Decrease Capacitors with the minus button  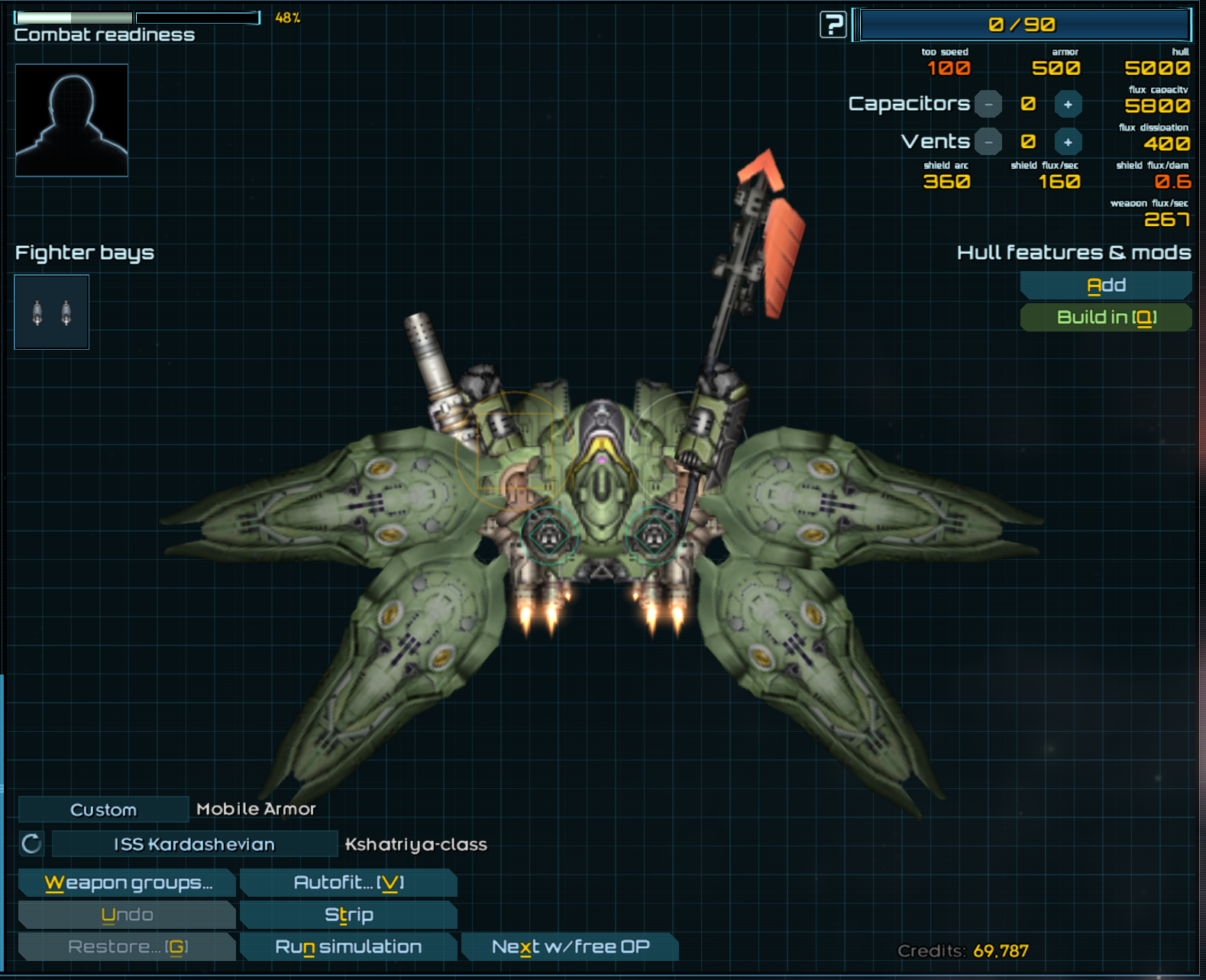pyautogui.click(x=988, y=104)
